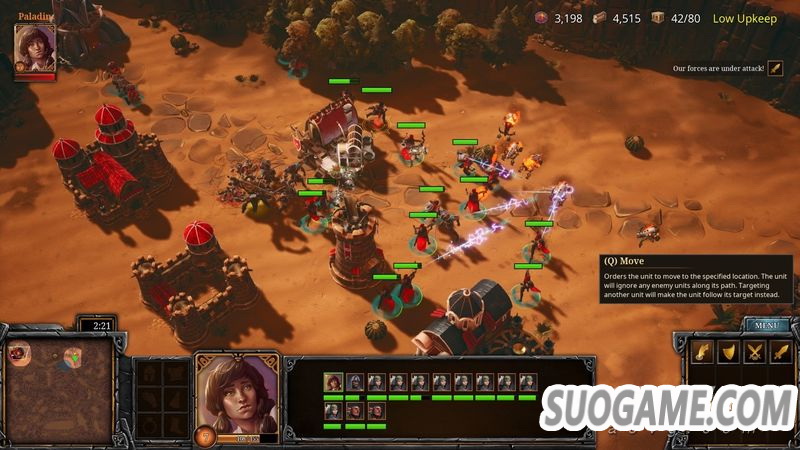800x450 pixels.
Task: Select the Paladin in the unit group panel
Action: (x=332, y=382)
